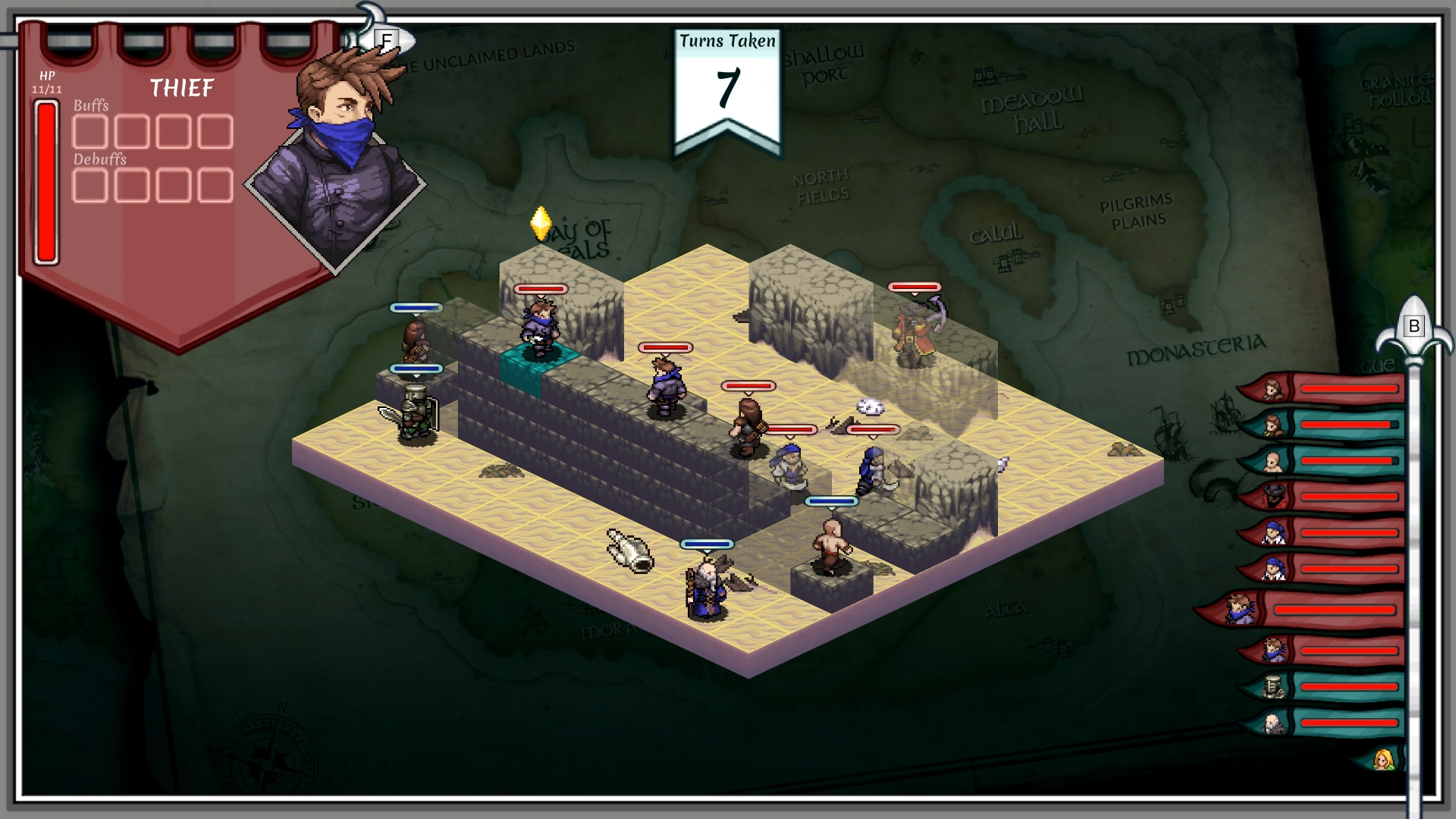Pick the white-bearded elder turn-order entry
1456x819 pixels.
point(1319,723)
